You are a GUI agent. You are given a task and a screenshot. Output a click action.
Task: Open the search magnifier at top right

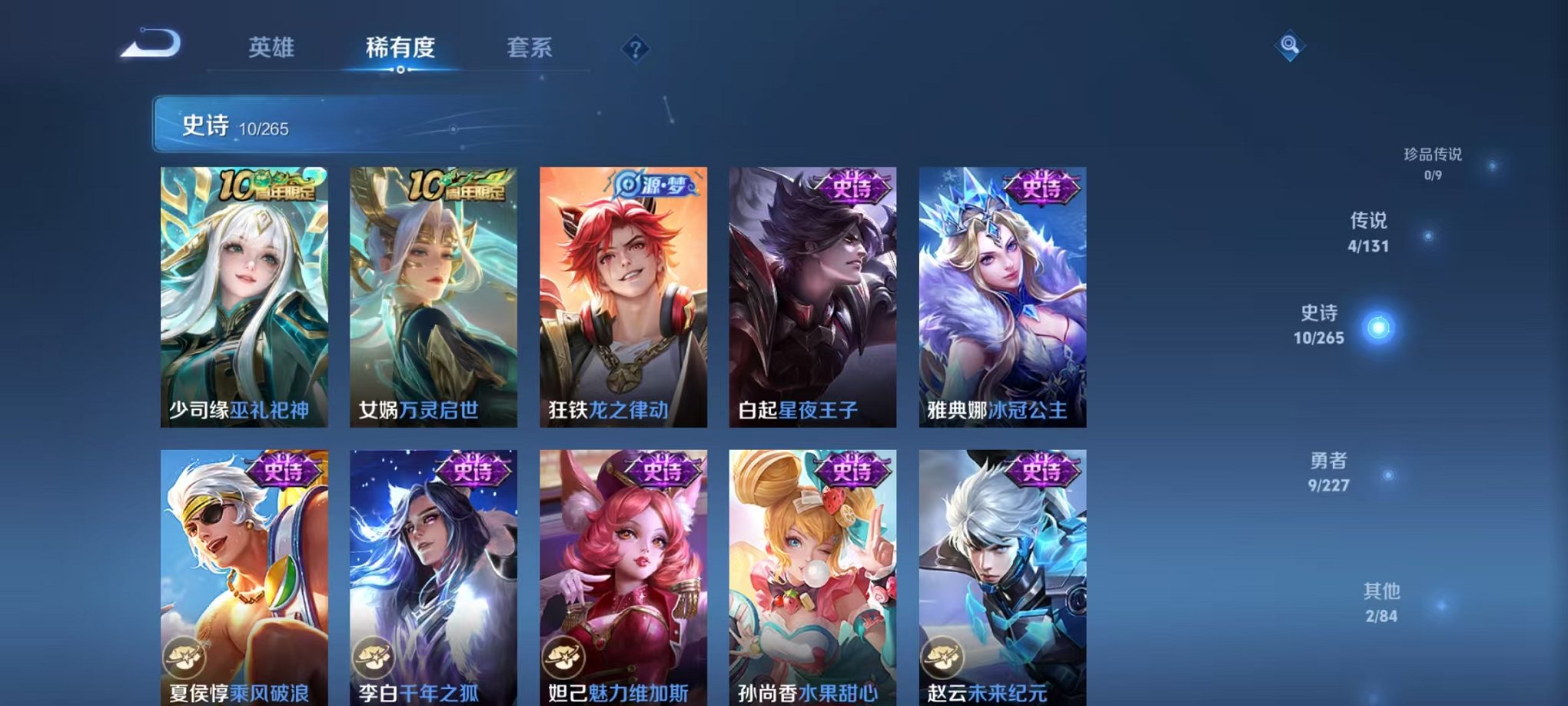[1291, 46]
